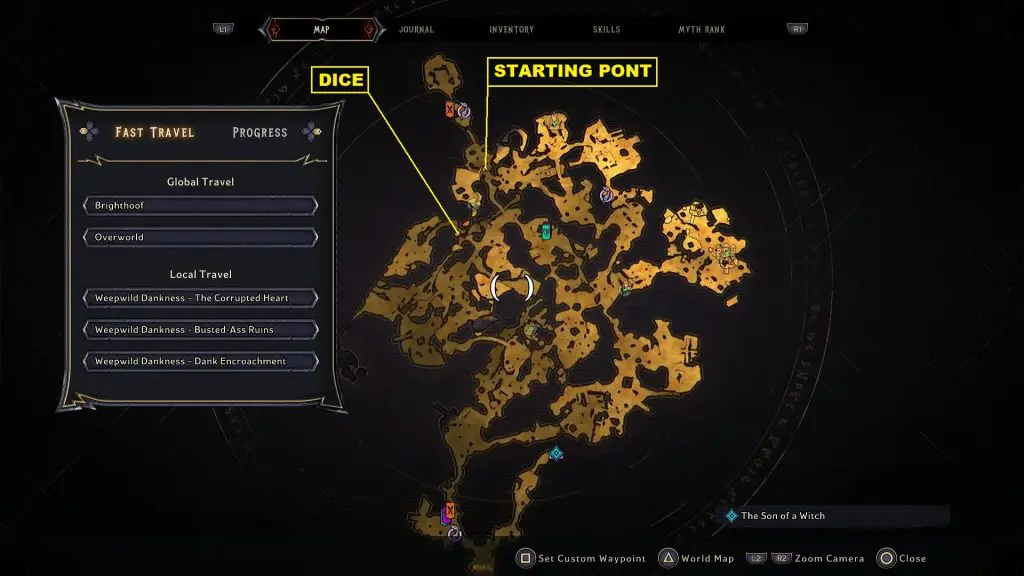
Task: Click the blue diamond quest marker on map
Action: coord(556,453)
